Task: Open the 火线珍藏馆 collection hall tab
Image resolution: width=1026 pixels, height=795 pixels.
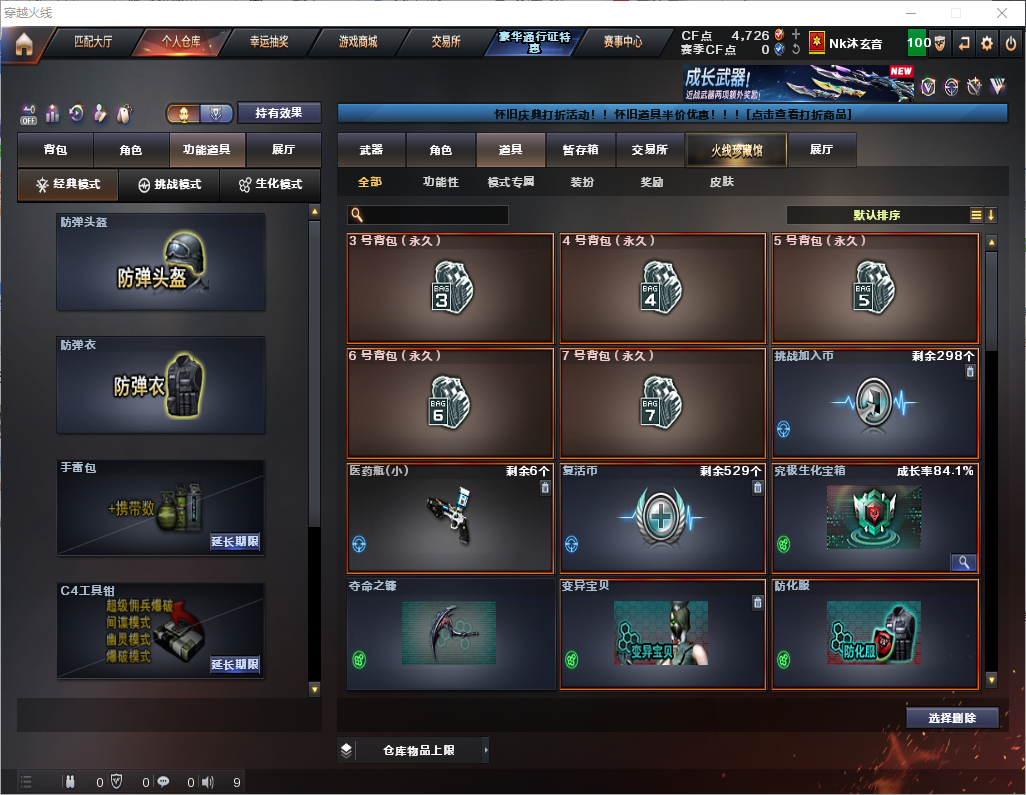Action: pyautogui.click(x=736, y=150)
